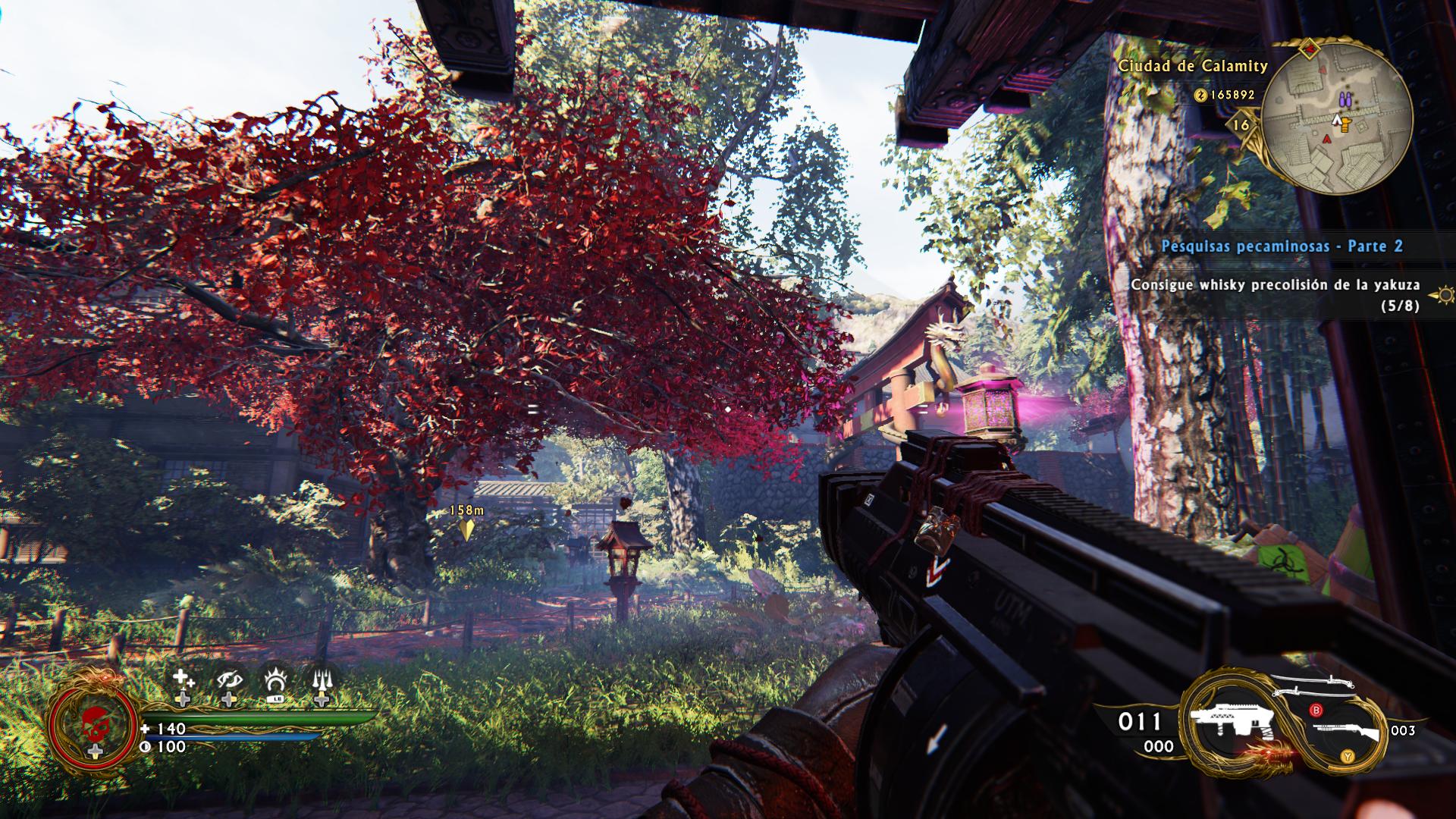Trigger the spiked crown chi blast power
1456x819 pixels.
(x=275, y=680)
